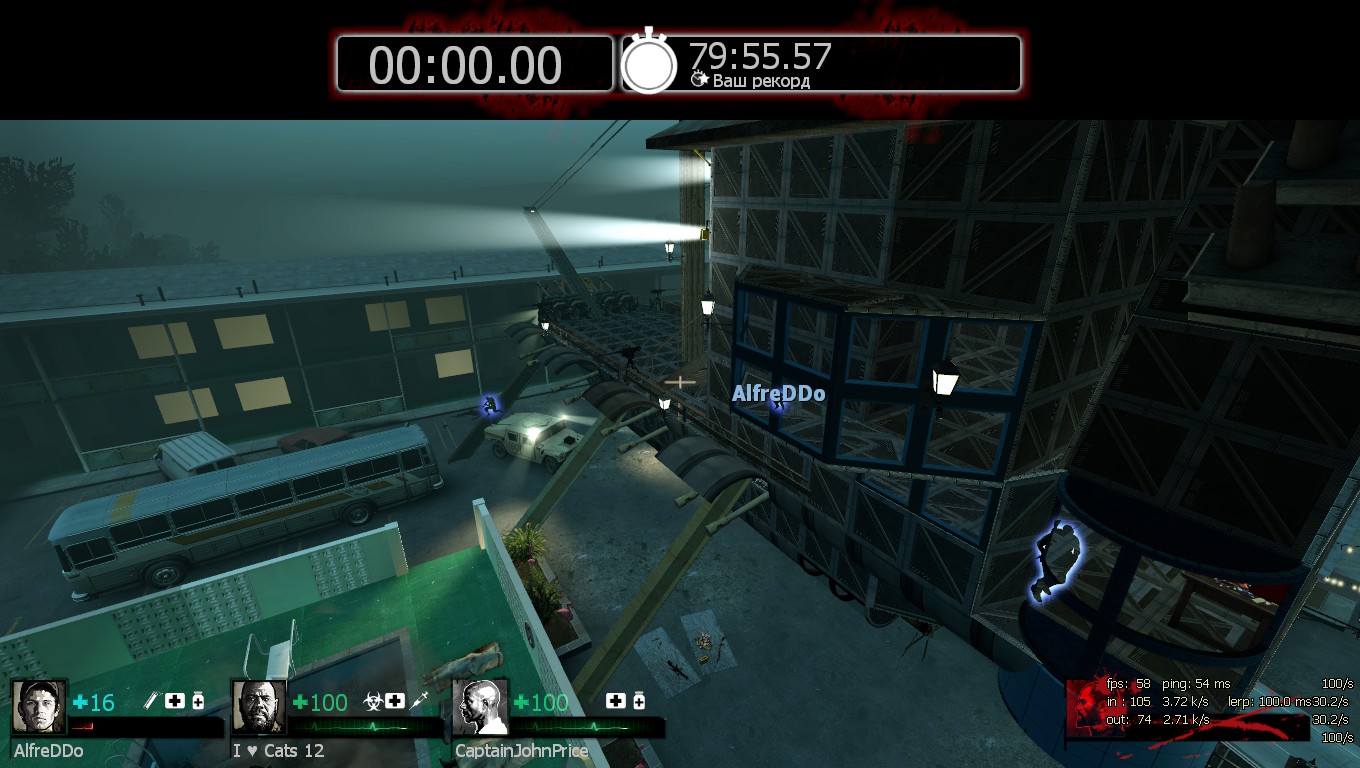Select CaptainJohnPrice's survivor portrait
This screenshot has width=1360, height=768.
(x=480, y=707)
